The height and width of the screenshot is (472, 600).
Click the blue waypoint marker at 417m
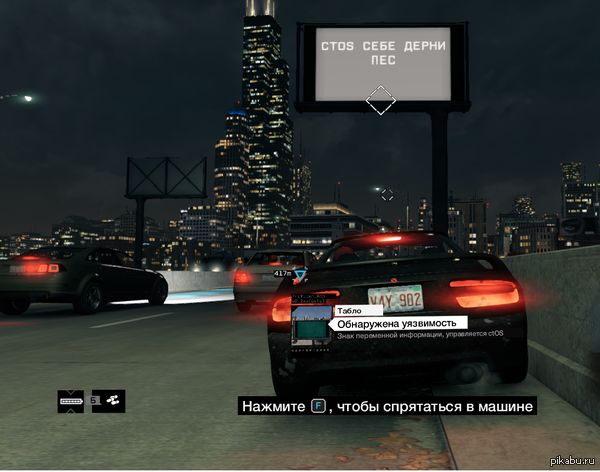[299, 273]
